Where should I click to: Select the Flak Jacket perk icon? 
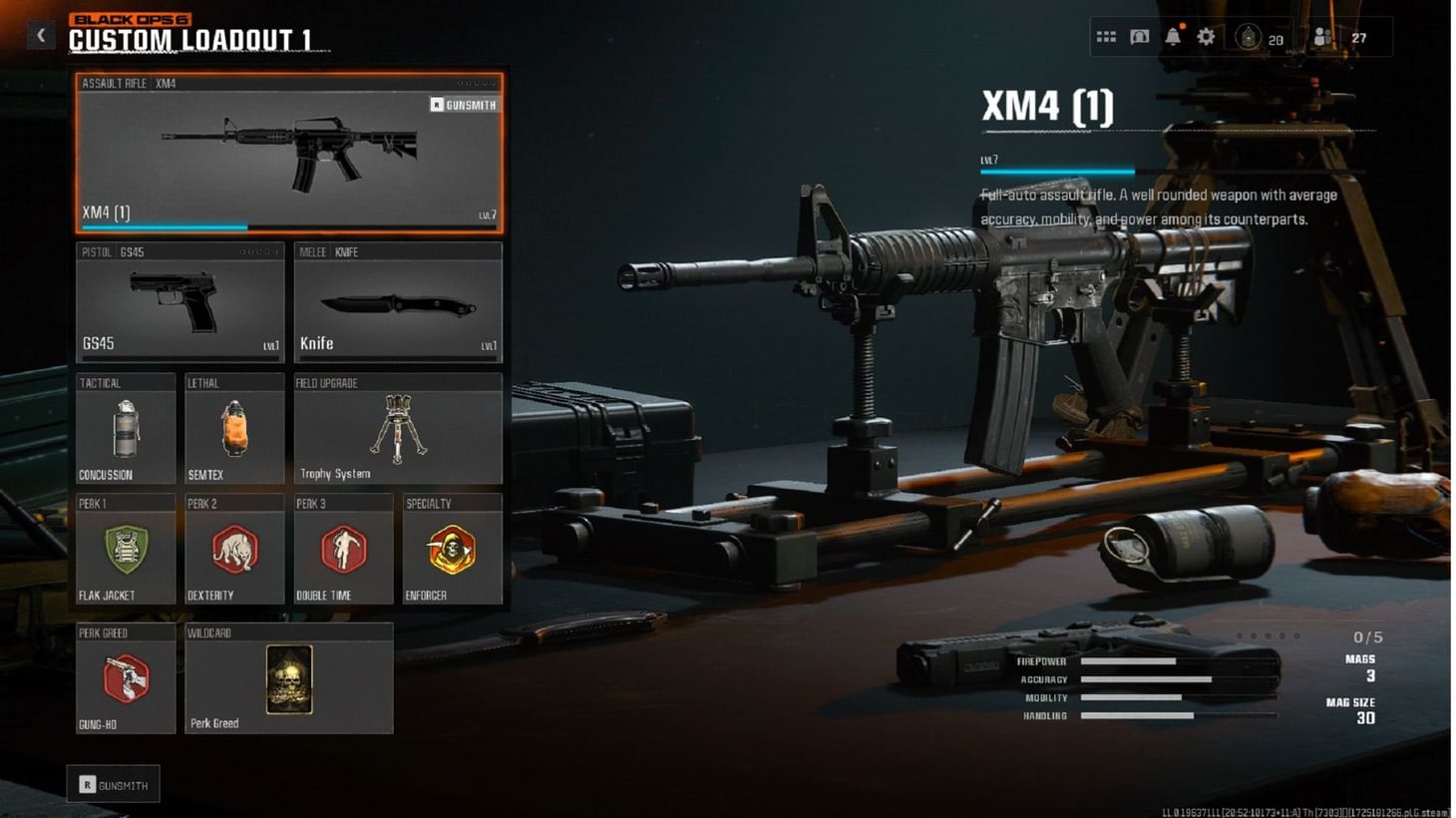125,552
